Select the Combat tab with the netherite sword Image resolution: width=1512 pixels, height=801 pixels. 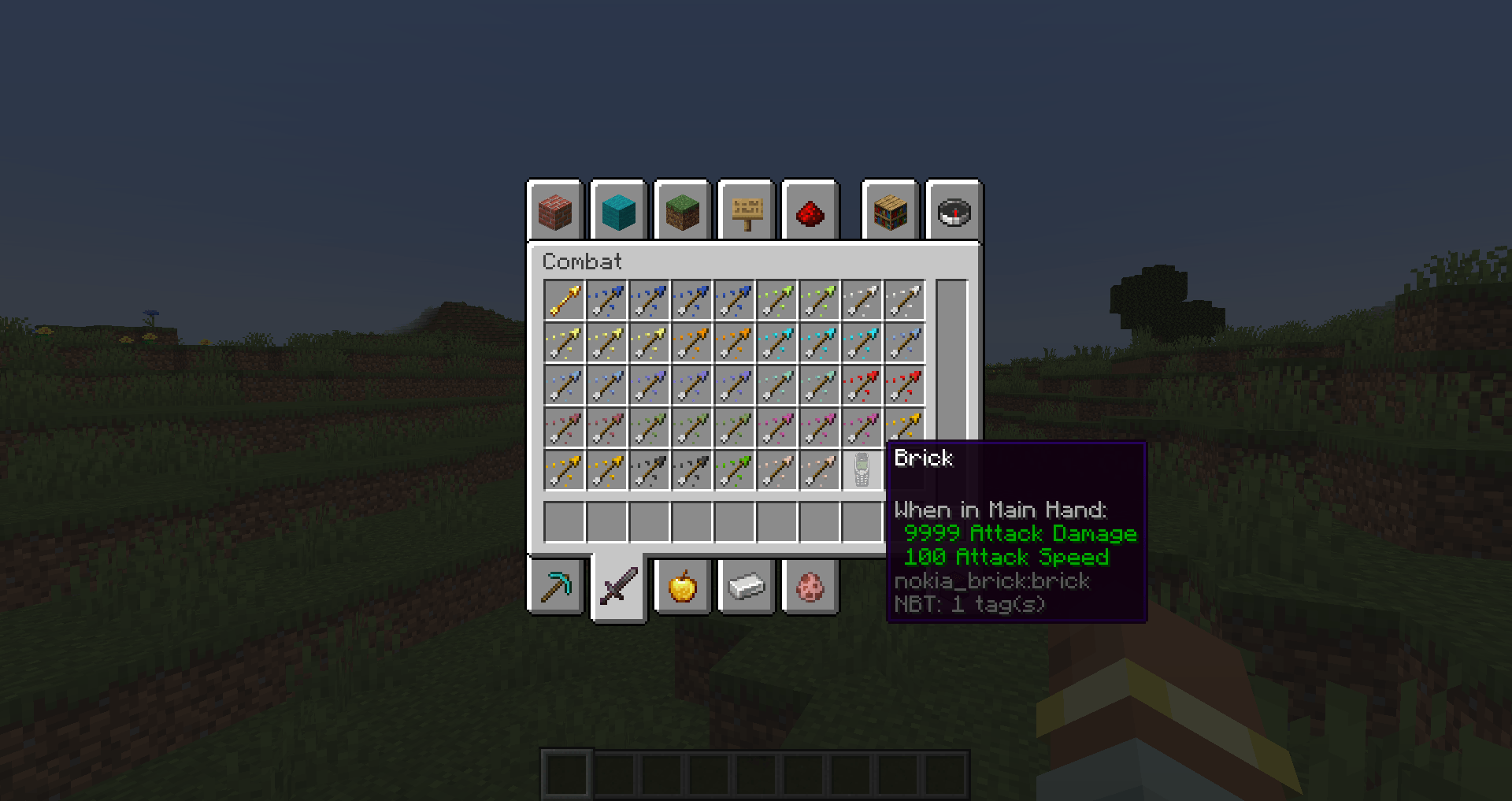click(x=619, y=584)
